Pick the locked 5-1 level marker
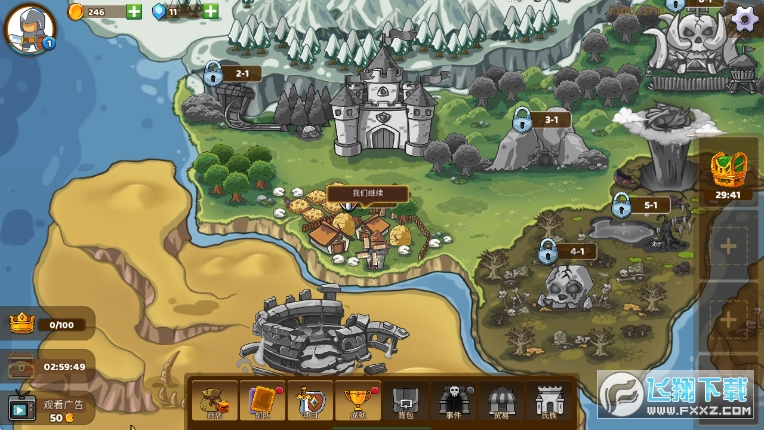 622,206
